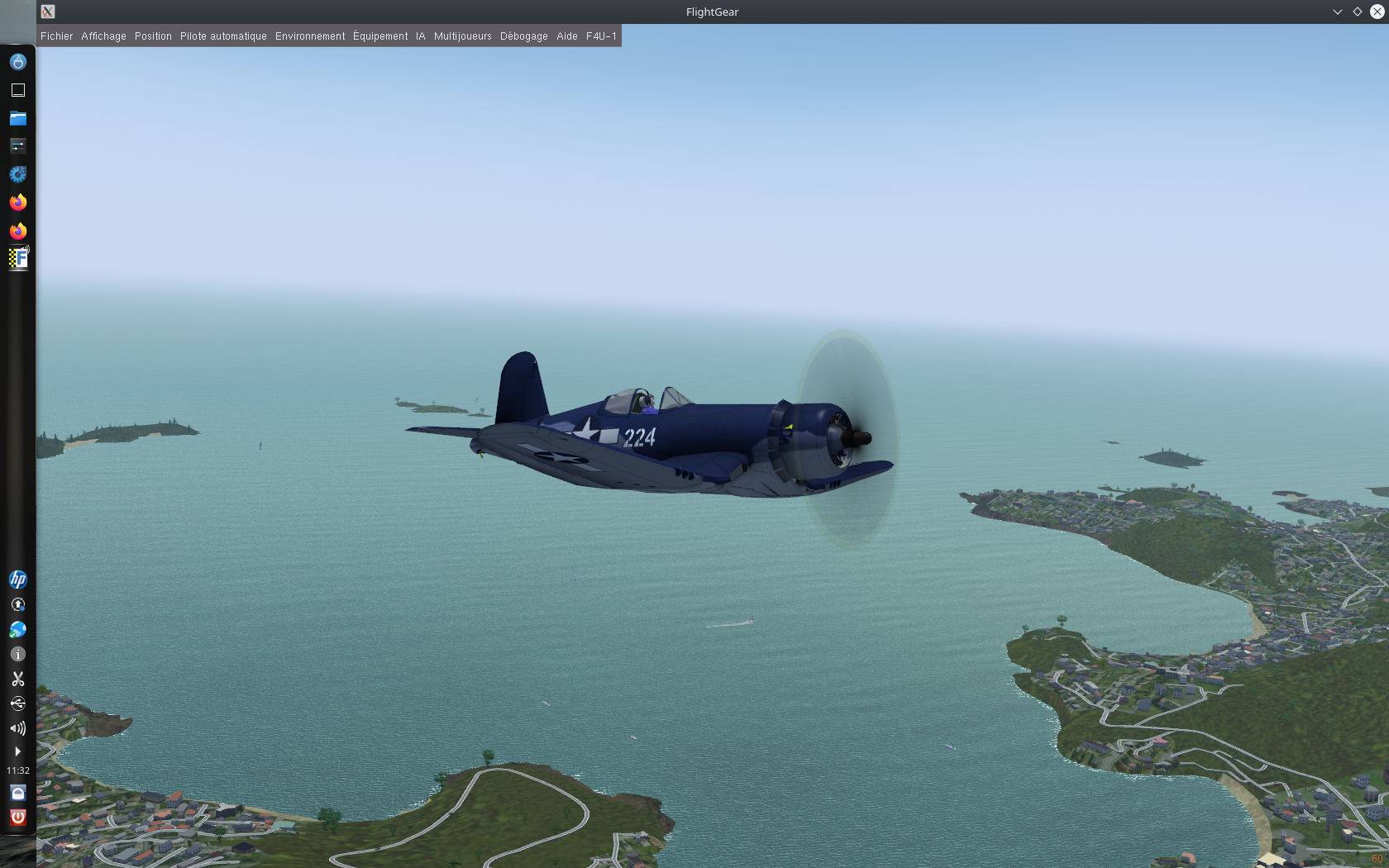The height and width of the screenshot is (868, 1389).
Task: Show the Environnement menu
Action: pyautogui.click(x=310, y=36)
